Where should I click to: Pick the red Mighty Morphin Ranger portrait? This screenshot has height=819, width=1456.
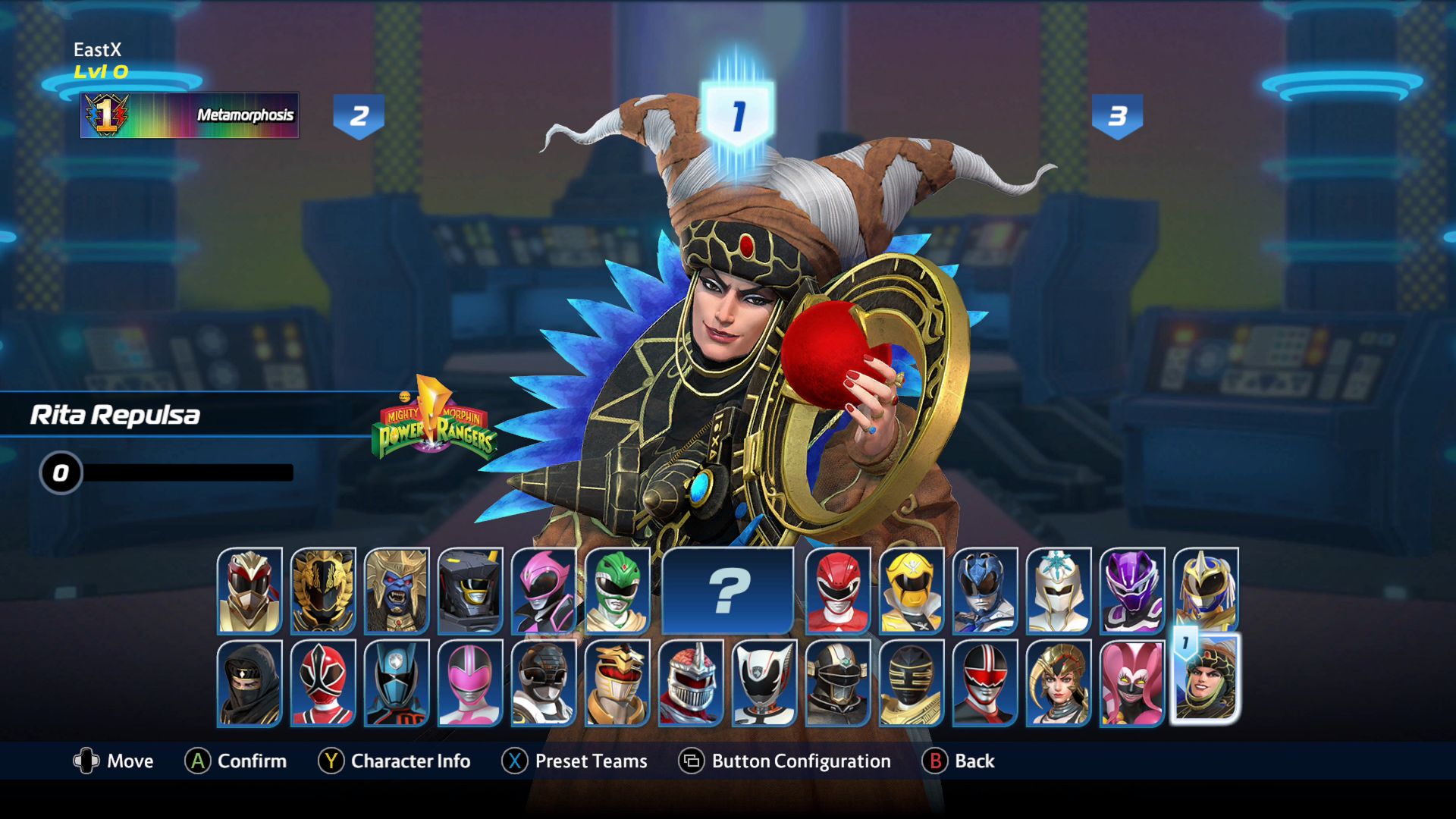pos(837,591)
